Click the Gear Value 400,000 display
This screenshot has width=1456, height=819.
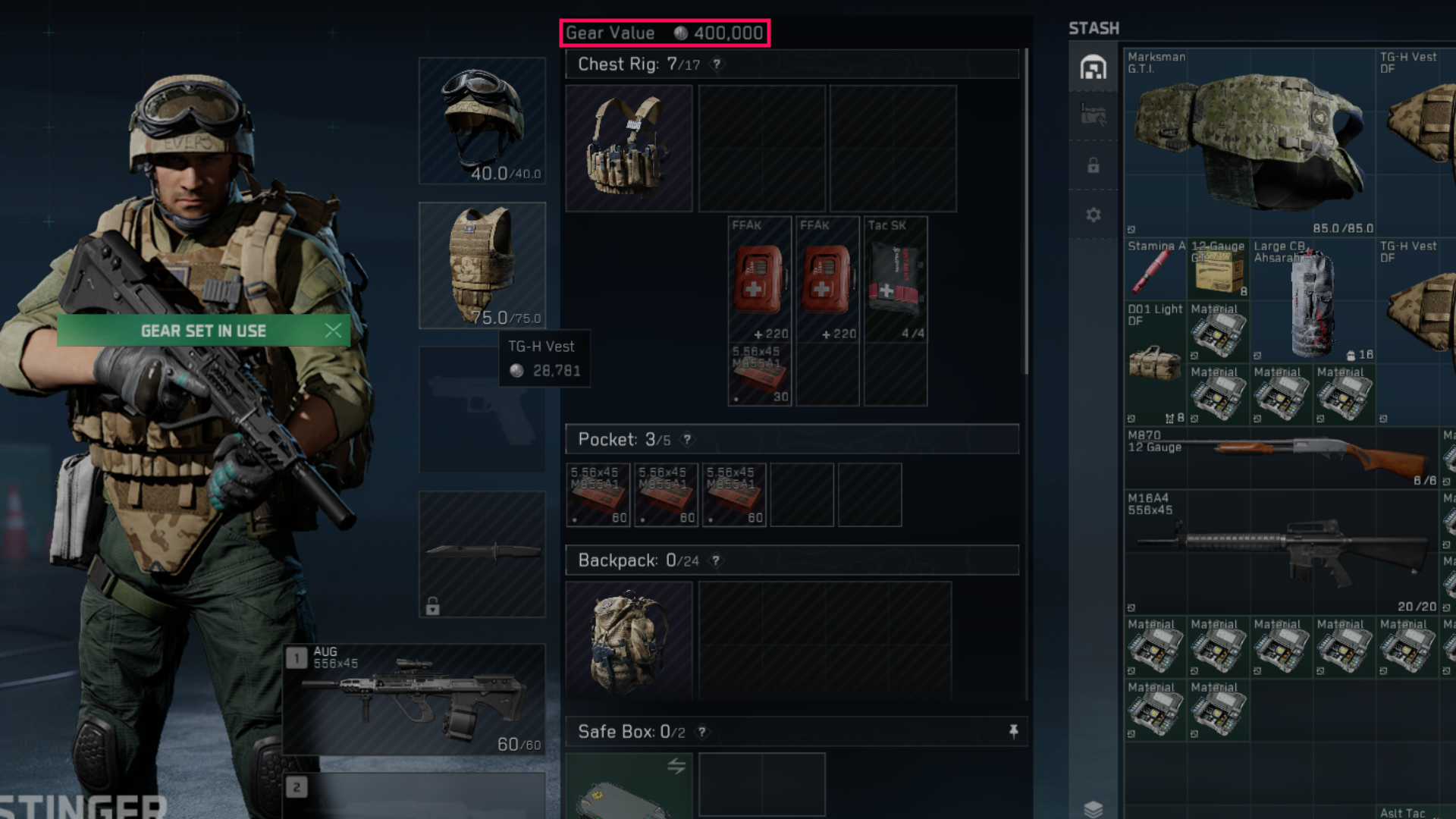coord(664,33)
